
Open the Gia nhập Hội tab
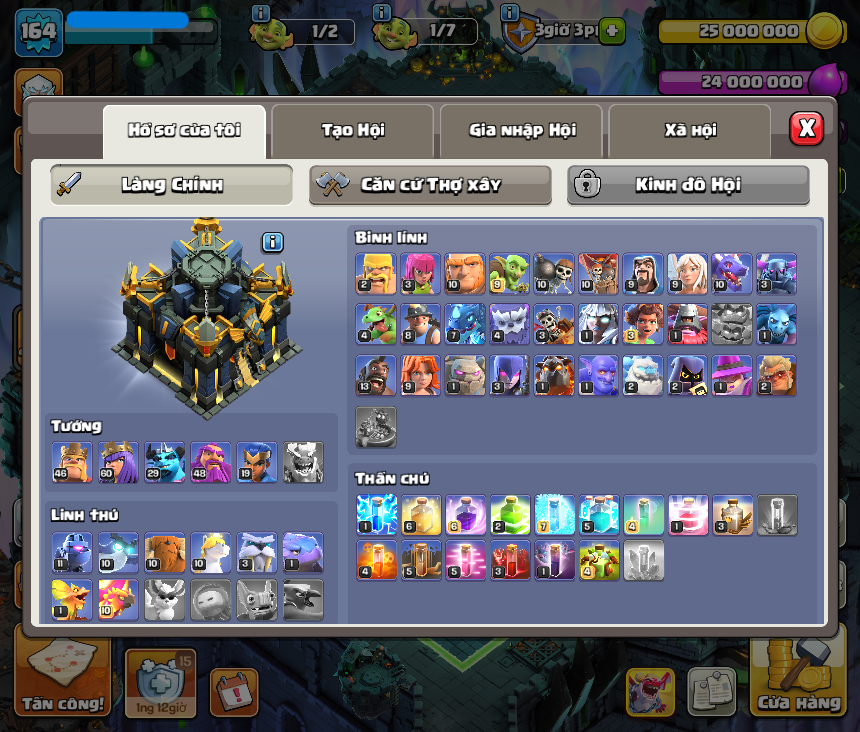click(521, 130)
